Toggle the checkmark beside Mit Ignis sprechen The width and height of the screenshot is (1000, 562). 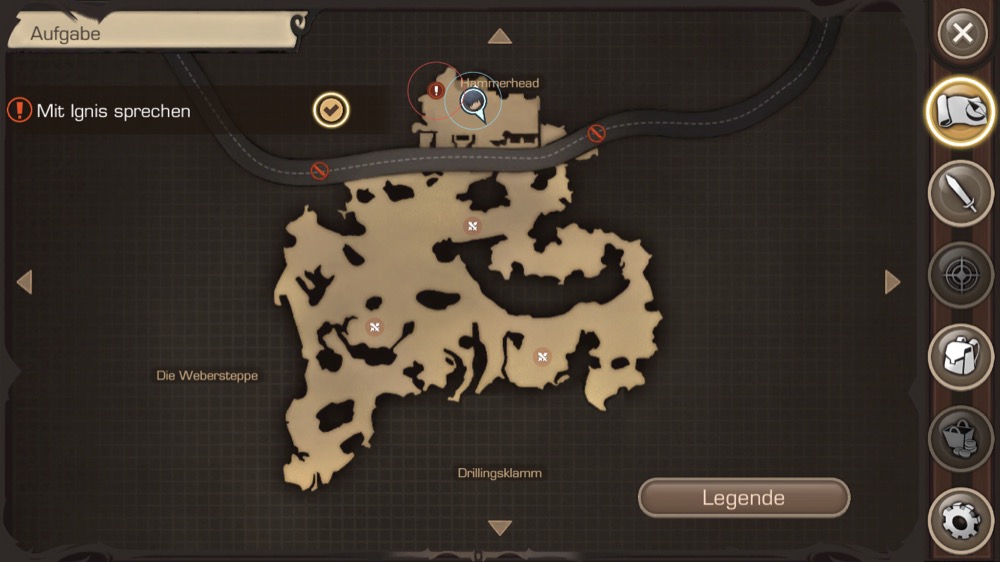pos(331,110)
